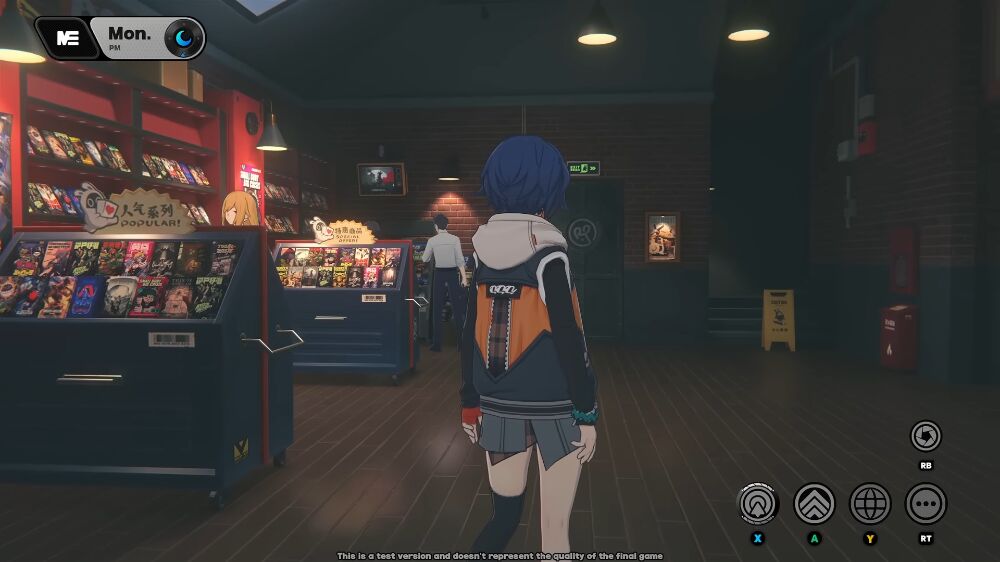Show more options via three-dots icon
This screenshot has width=1000, height=562.
[x=926, y=503]
